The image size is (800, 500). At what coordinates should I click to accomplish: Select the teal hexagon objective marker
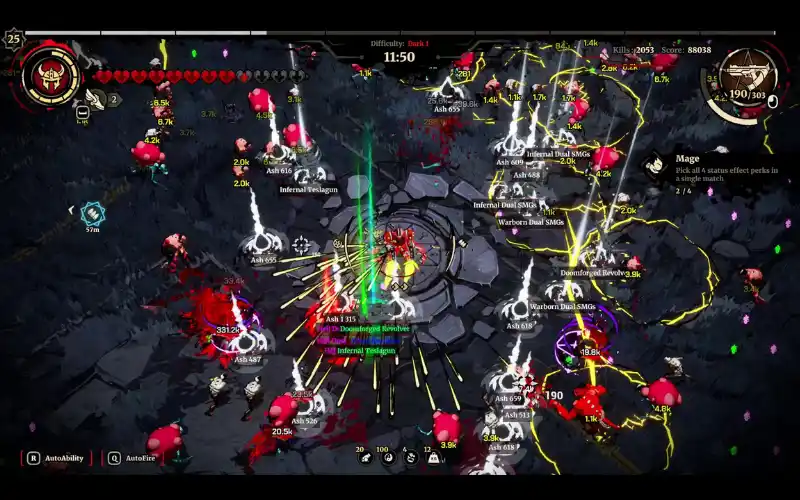[92, 211]
